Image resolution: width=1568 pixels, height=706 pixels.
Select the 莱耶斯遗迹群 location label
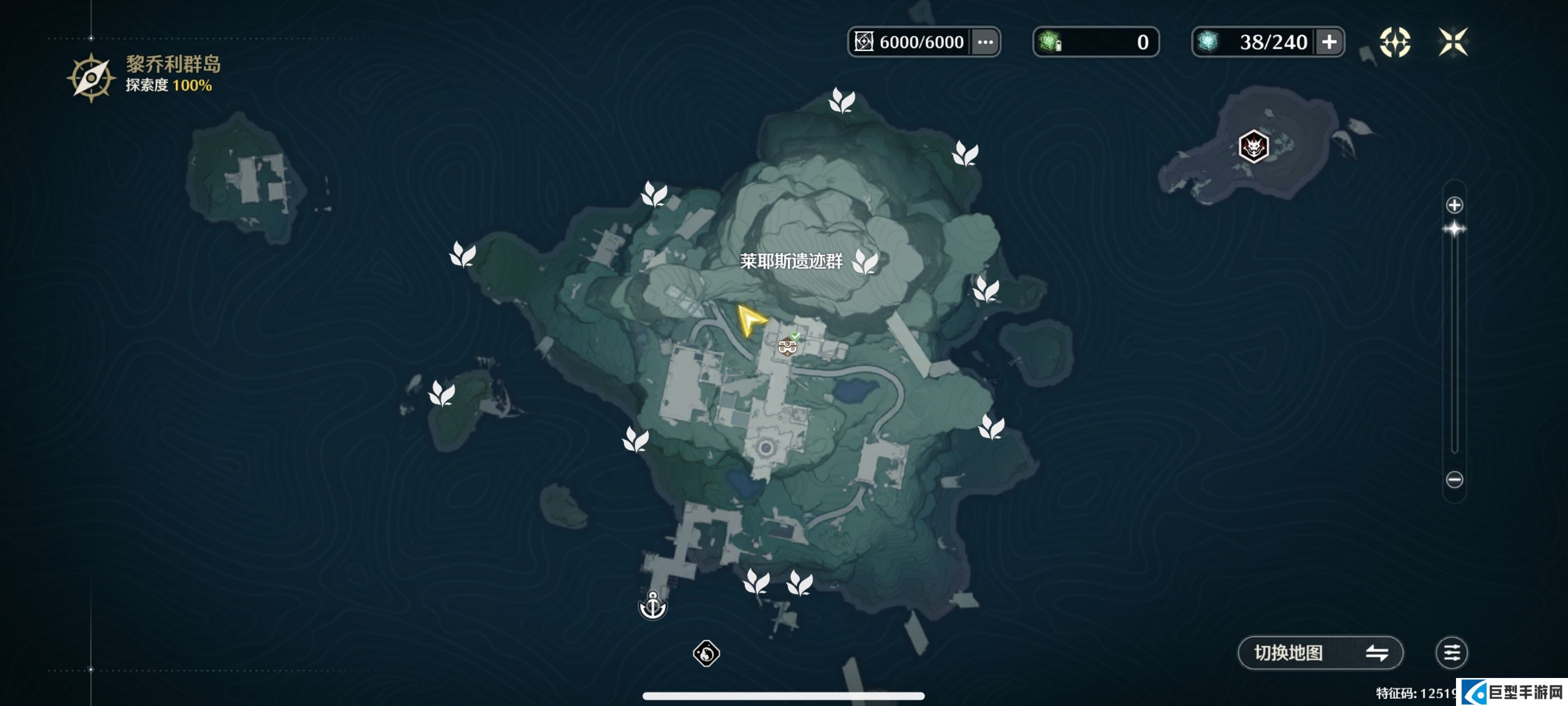tap(791, 262)
